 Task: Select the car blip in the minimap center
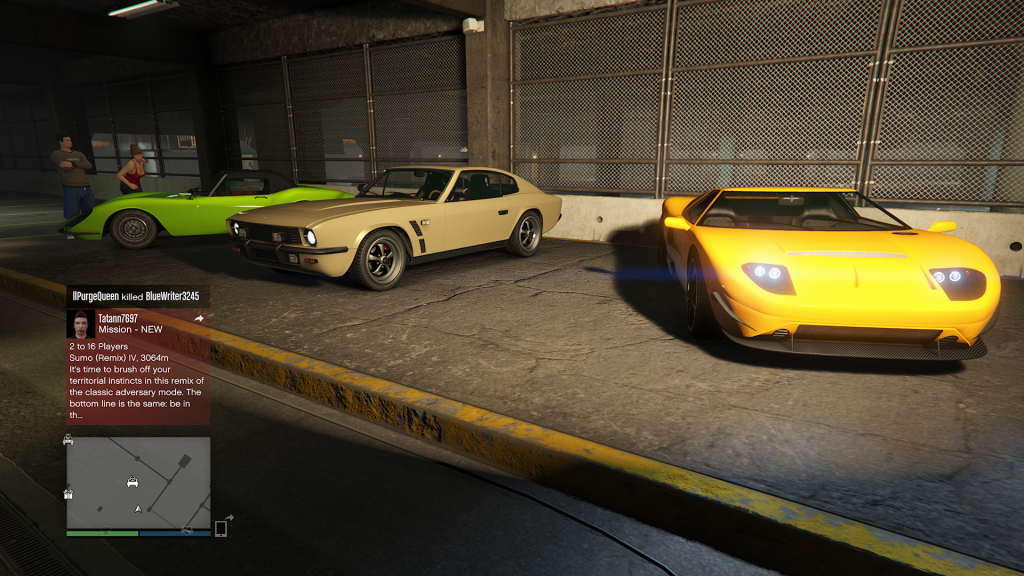tap(133, 482)
